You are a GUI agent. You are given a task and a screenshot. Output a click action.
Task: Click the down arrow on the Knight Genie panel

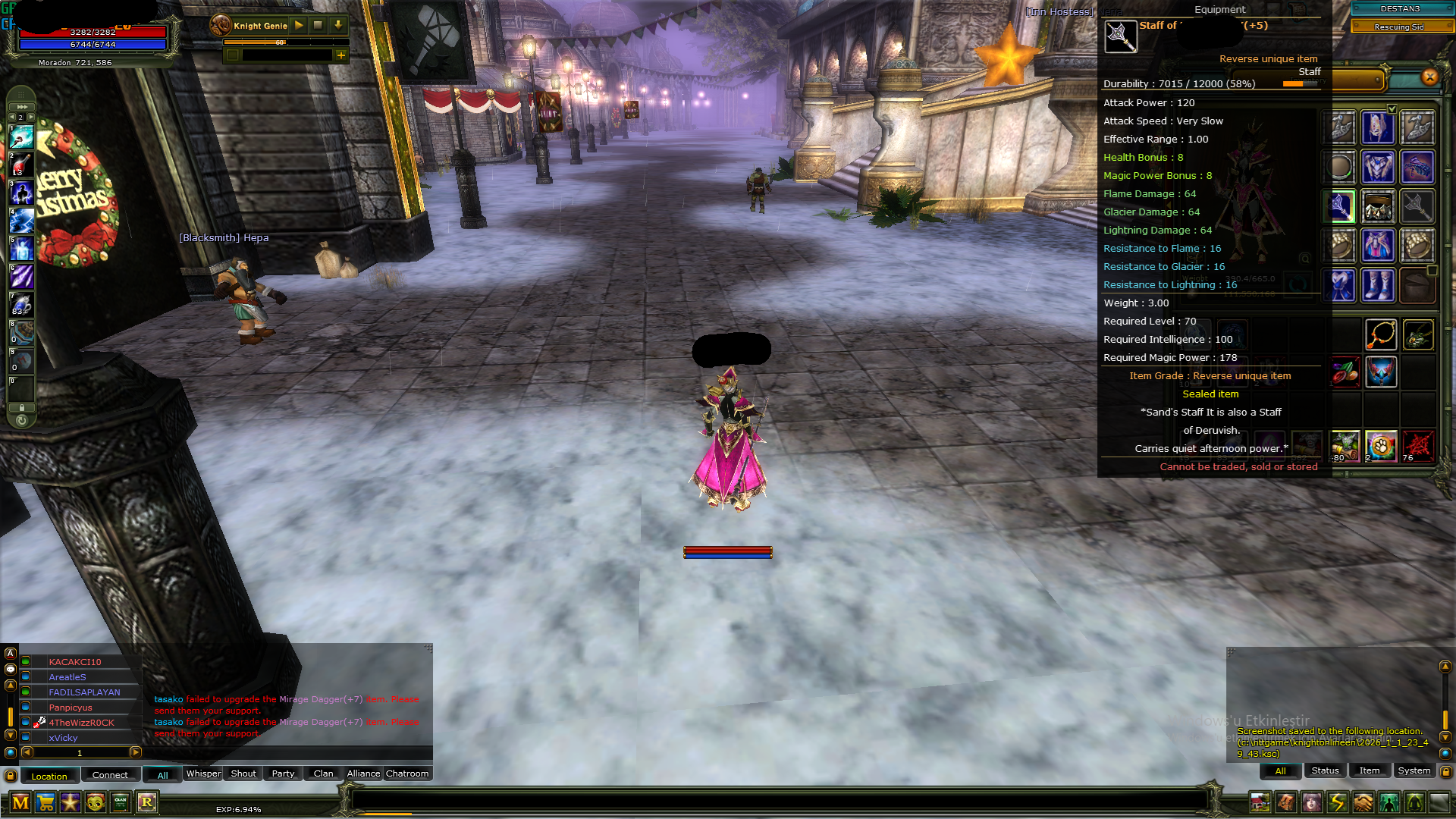[x=337, y=25]
